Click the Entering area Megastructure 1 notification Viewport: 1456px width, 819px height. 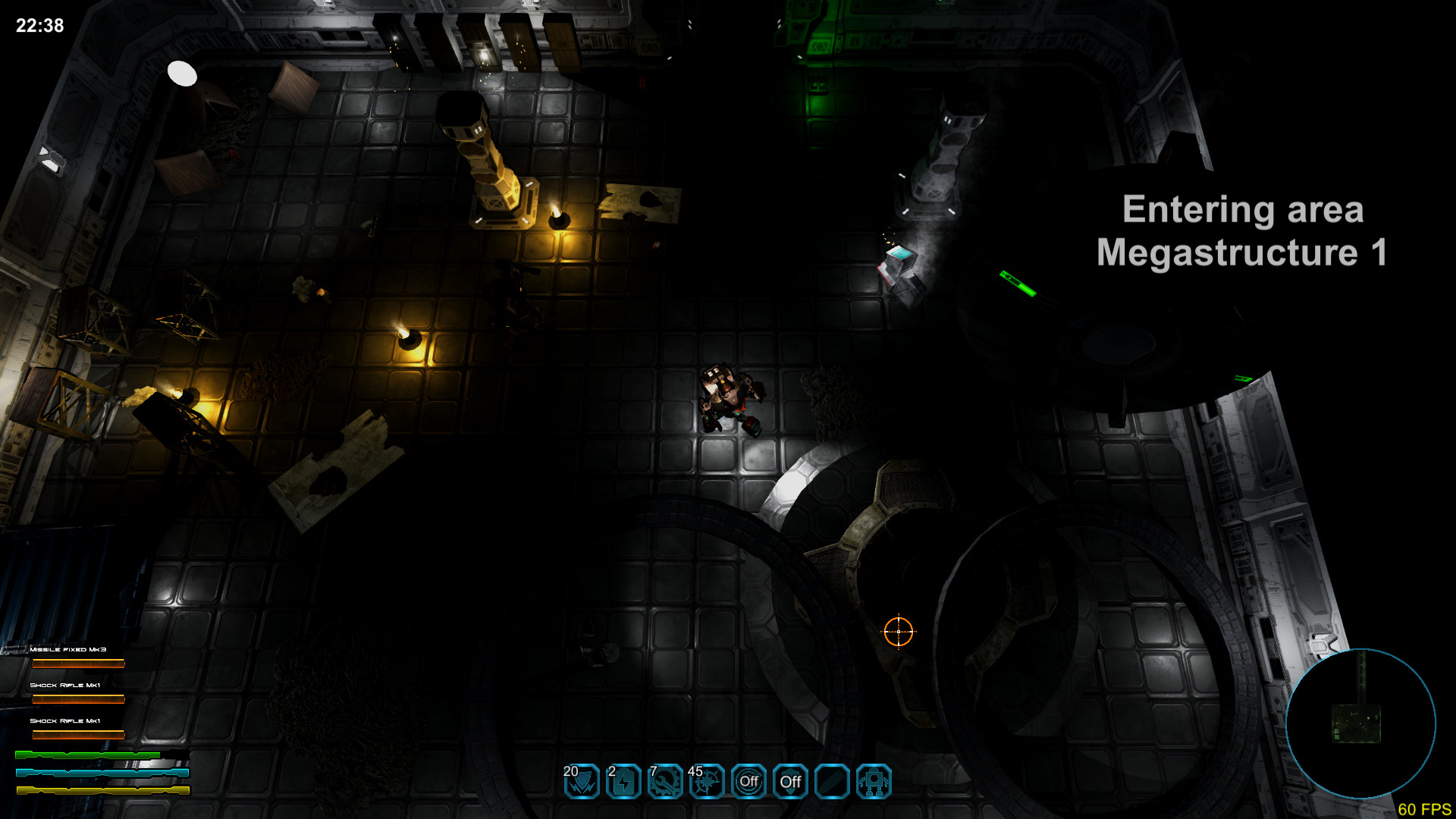(x=1242, y=231)
